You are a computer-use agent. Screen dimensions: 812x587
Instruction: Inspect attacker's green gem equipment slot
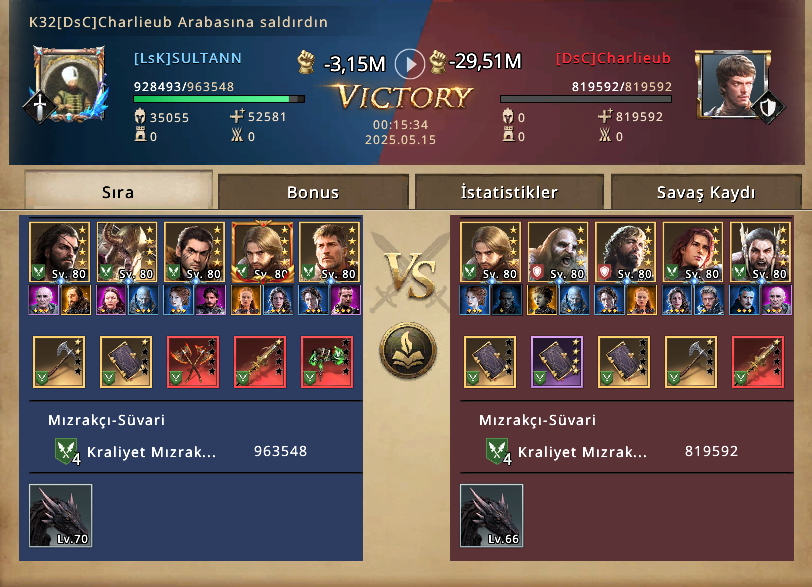(x=327, y=361)
